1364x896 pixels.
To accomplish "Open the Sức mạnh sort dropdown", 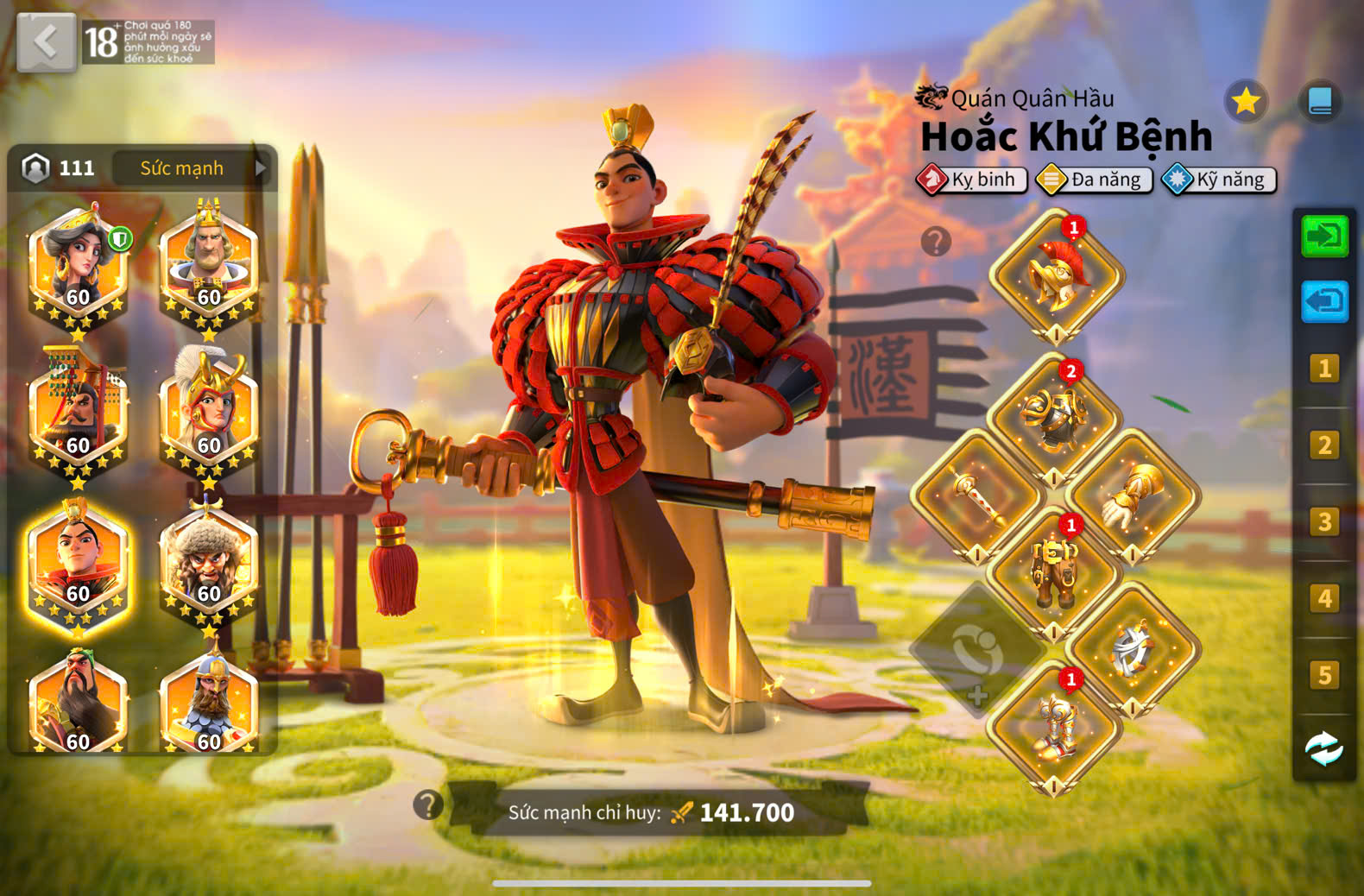I will [x=191, y=167].
